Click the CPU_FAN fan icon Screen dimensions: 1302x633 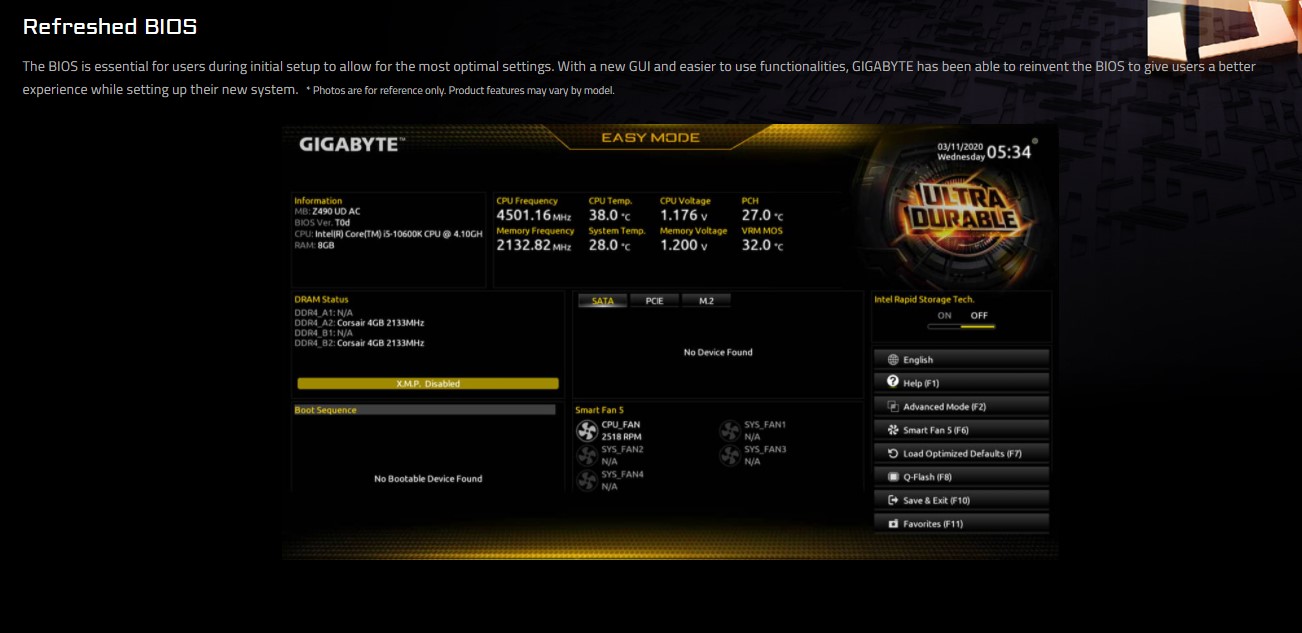587,430
